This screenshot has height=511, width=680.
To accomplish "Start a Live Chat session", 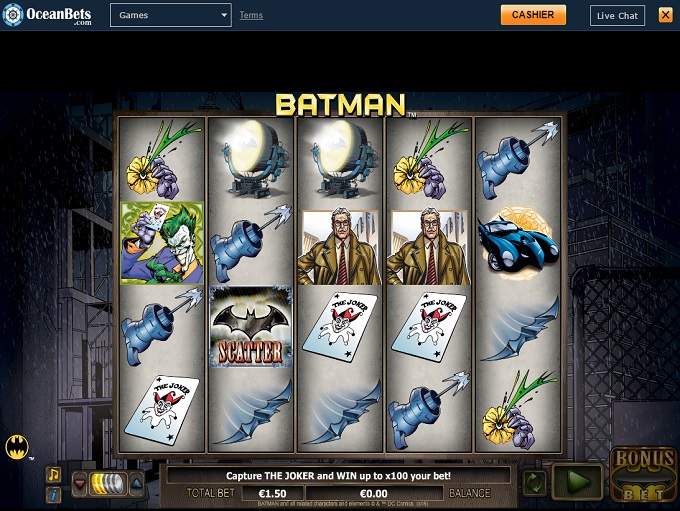I will point(617,15).
